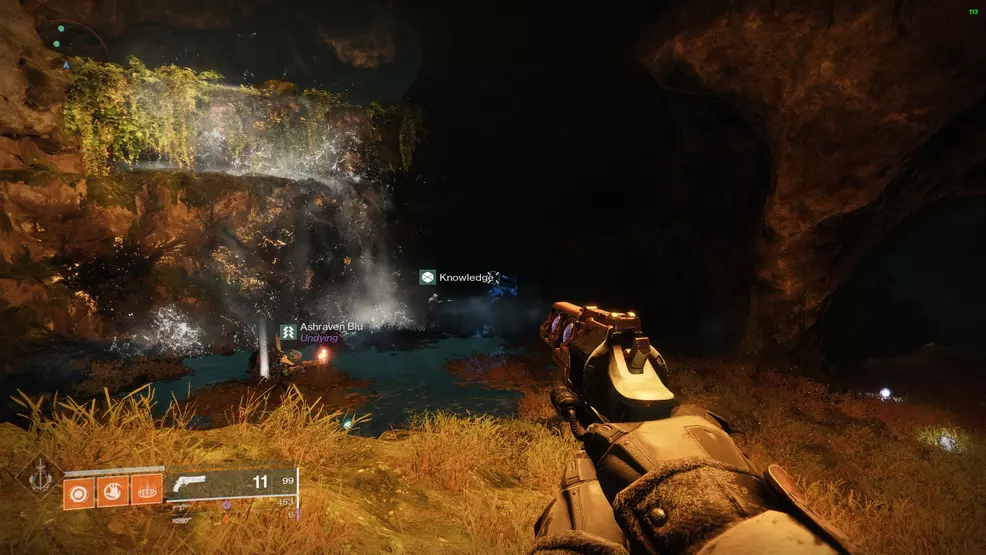Image resolution: width=986 pixels, height=555 pixels.
Task: Activate the grenade ability icon
Action: point(79,491)
